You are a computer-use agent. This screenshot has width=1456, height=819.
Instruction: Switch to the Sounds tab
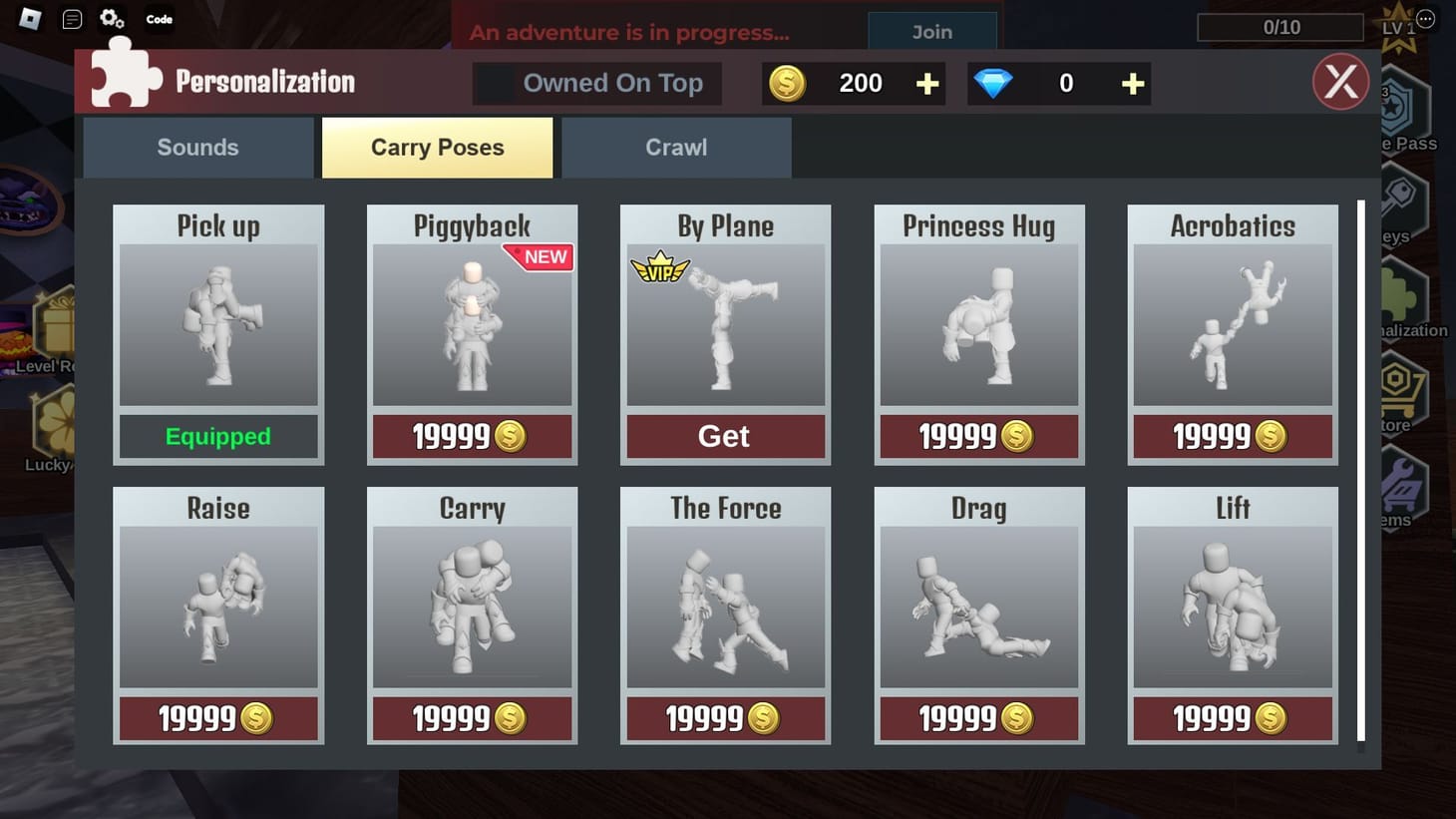tap(196, 147)
